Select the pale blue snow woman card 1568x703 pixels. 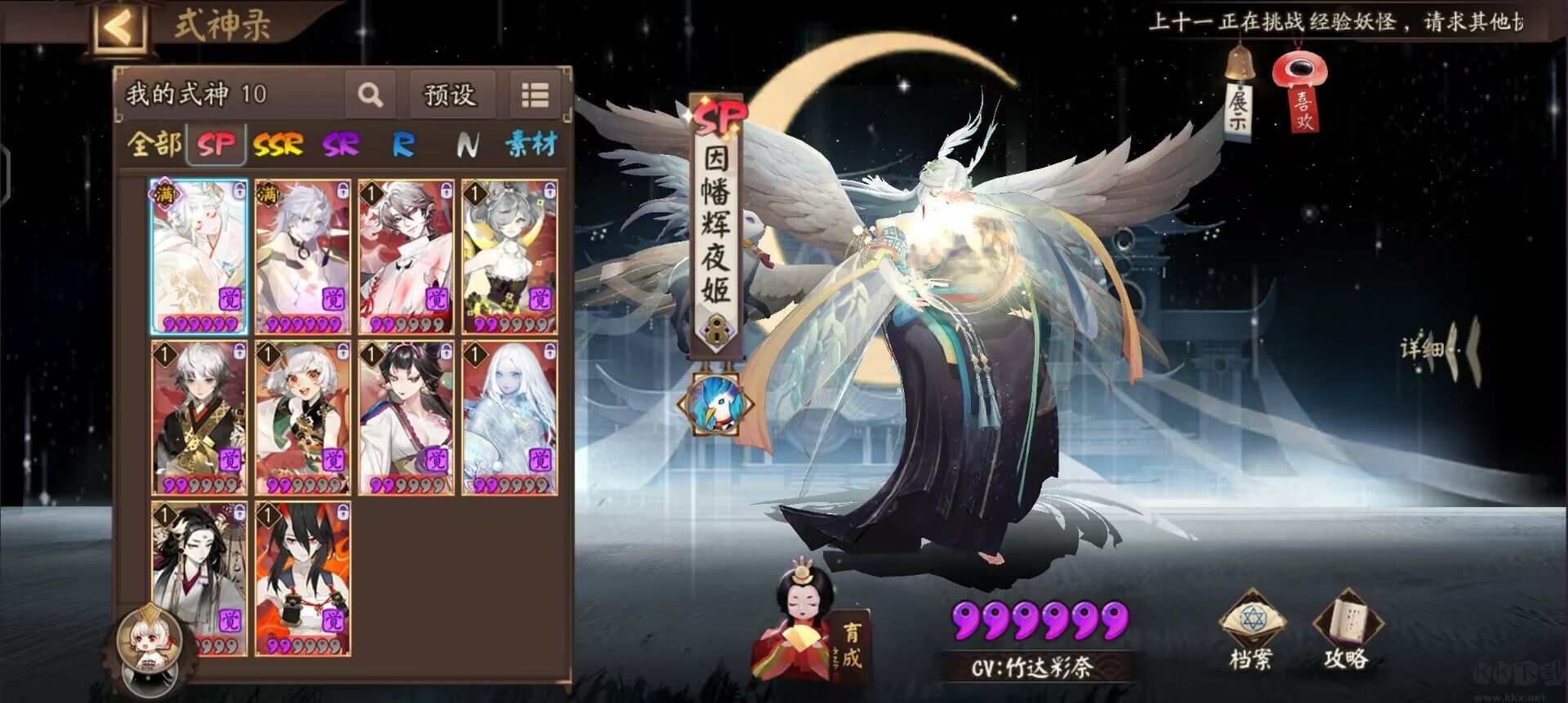(510, 417)
